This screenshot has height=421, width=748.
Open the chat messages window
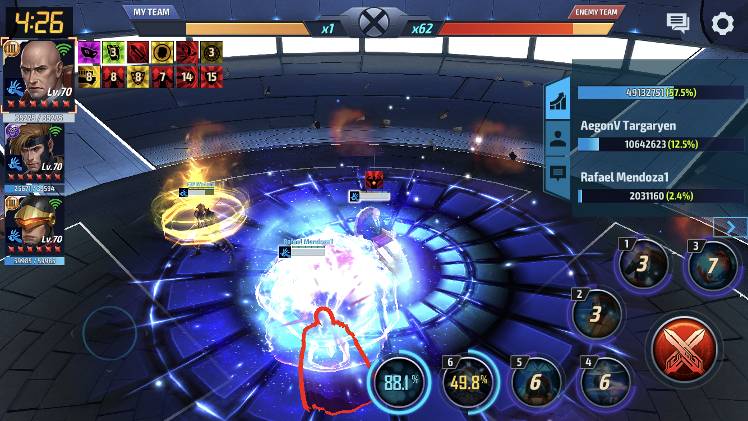(x=679, y=23)
